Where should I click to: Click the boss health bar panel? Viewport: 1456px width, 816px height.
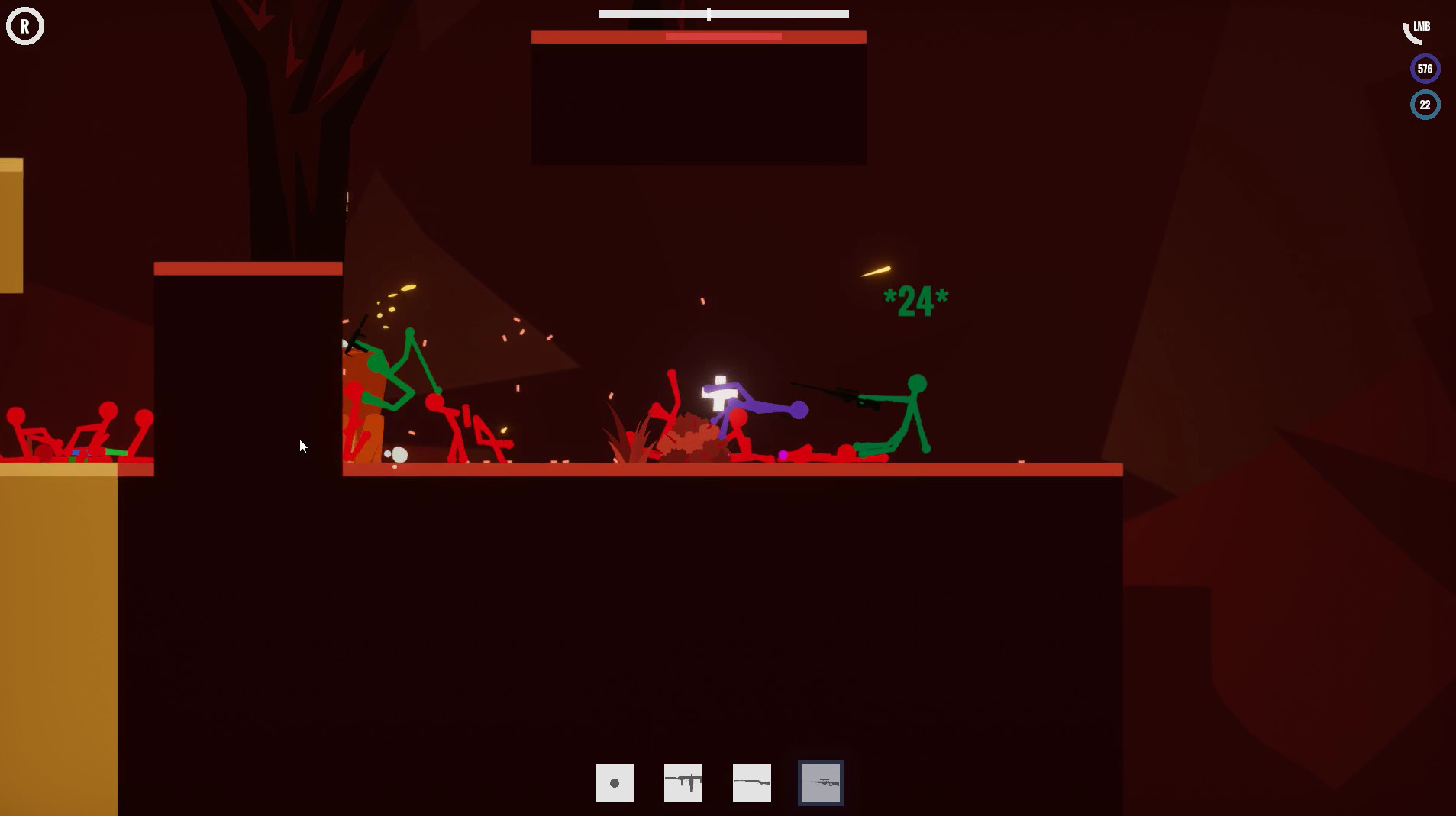click(698, 36)
